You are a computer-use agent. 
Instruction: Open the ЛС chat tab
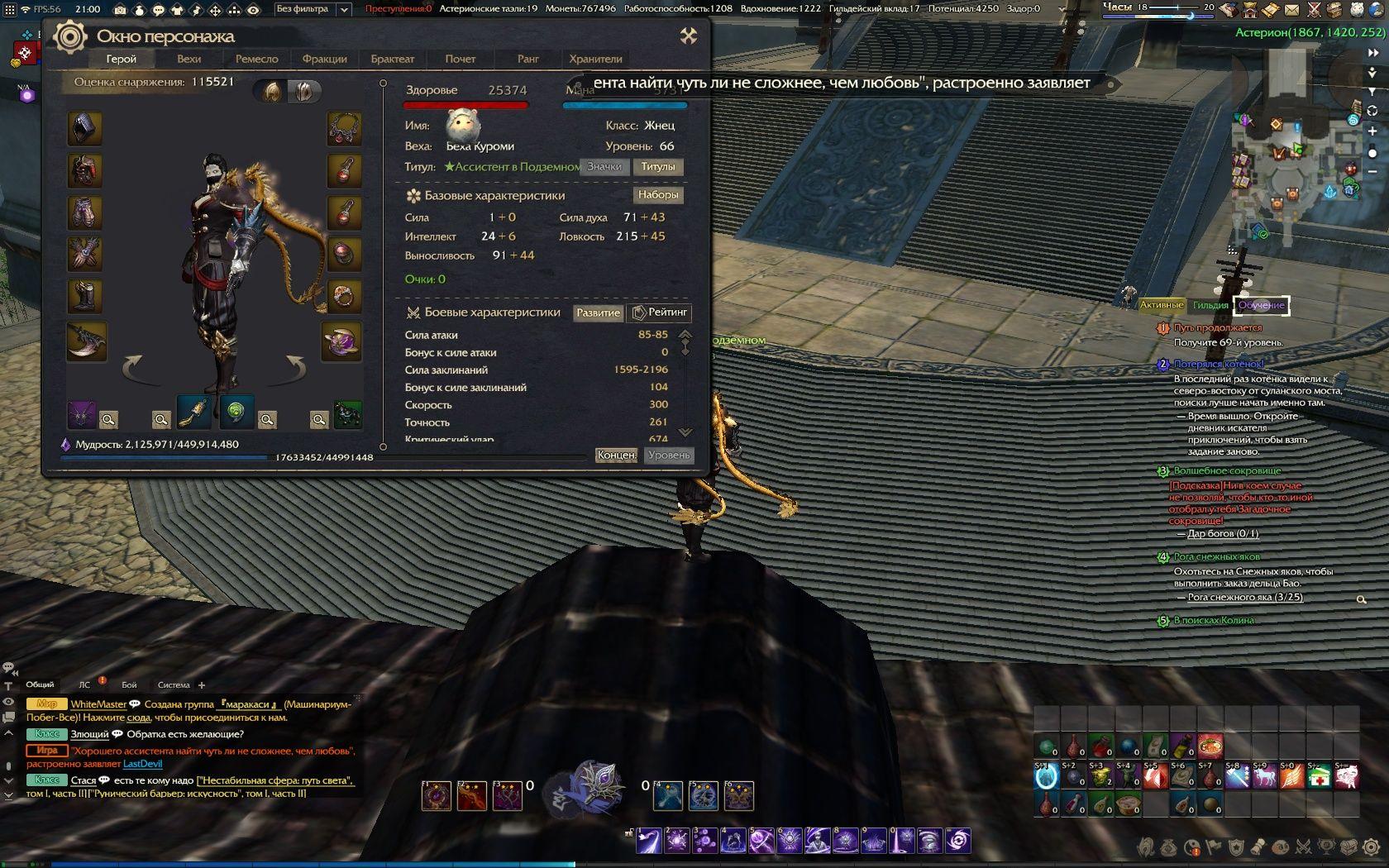(84, 684)
